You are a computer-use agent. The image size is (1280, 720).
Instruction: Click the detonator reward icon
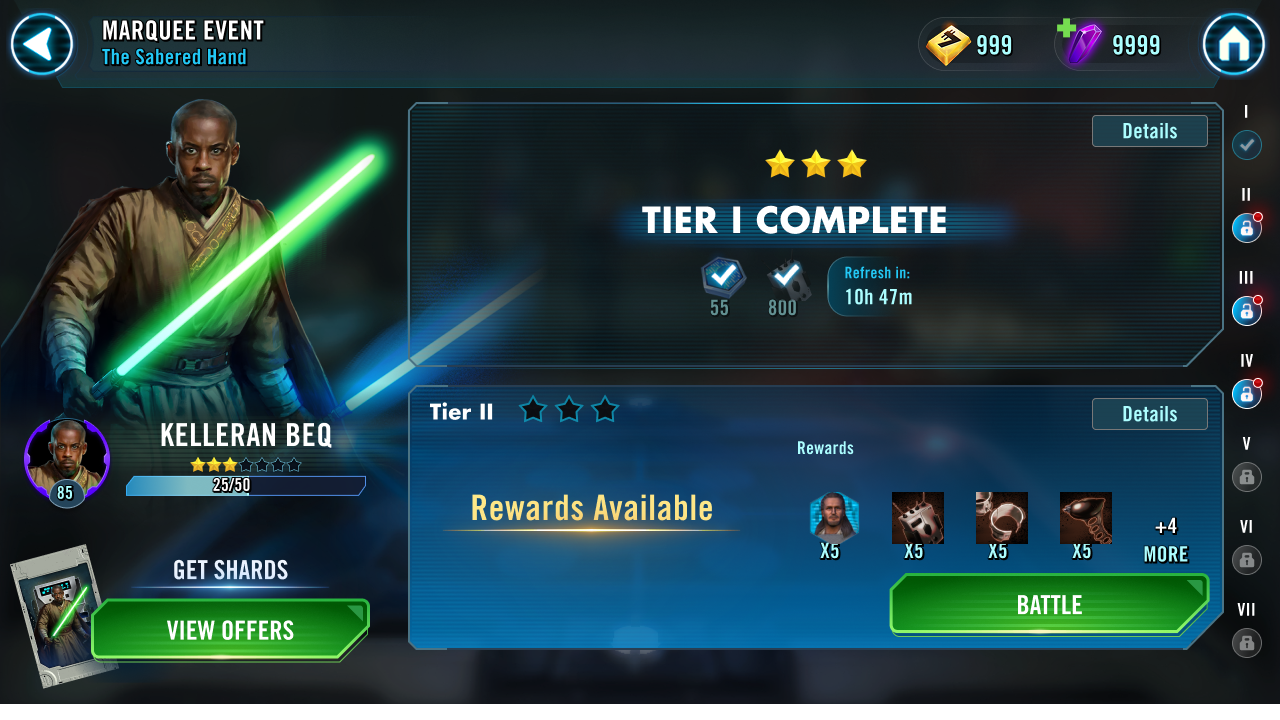click(x=1086, y=517)
